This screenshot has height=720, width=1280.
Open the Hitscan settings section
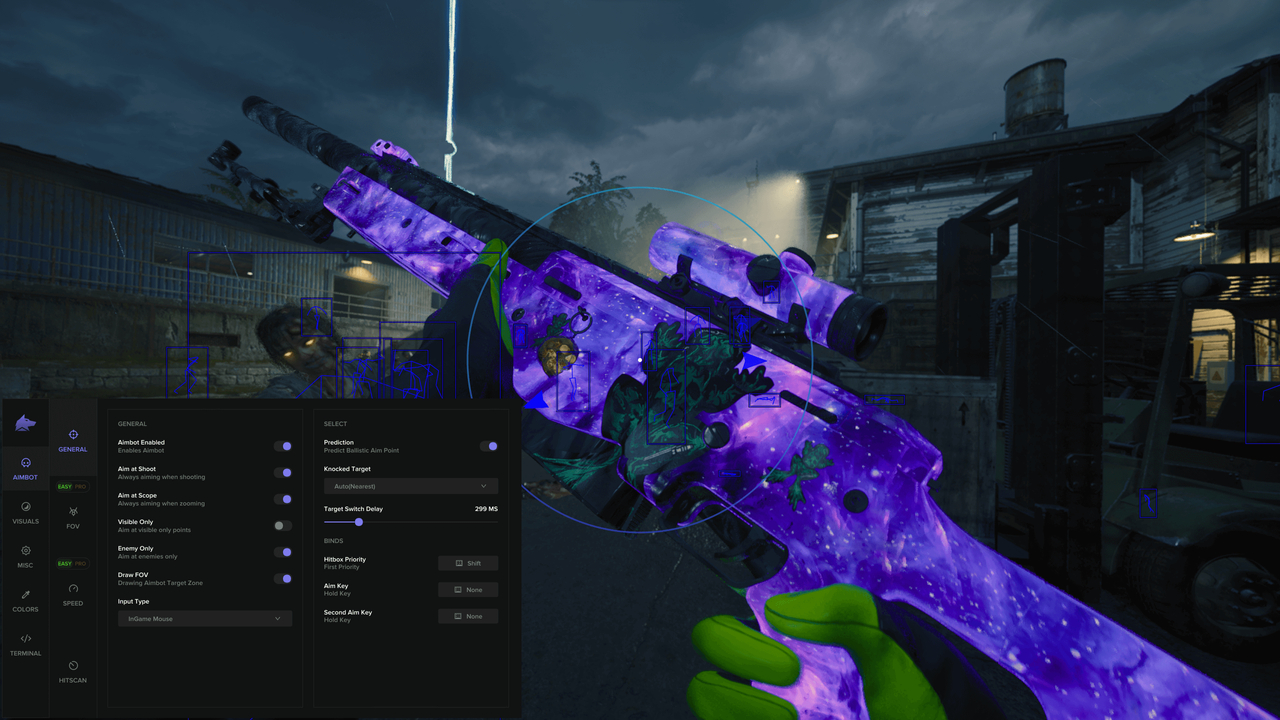pyautogui.click(x=73, y=673)
